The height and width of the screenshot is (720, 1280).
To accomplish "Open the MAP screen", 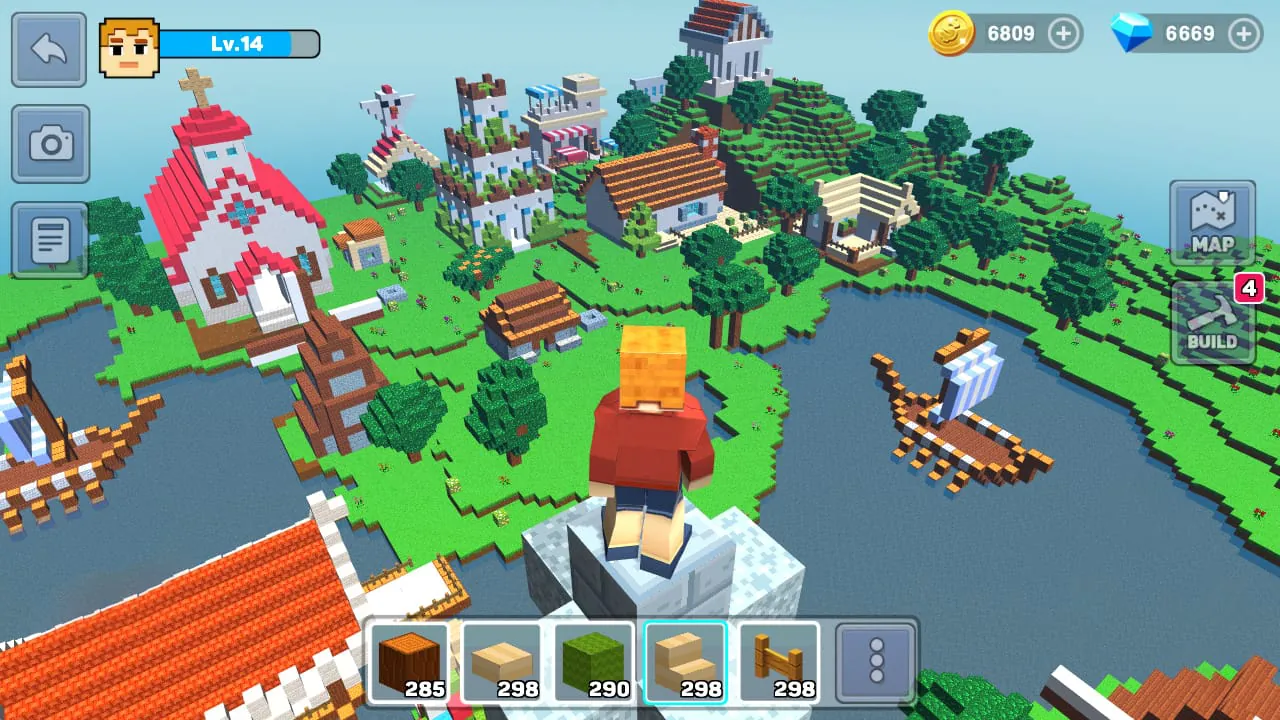I will [x=1212, y=222].
